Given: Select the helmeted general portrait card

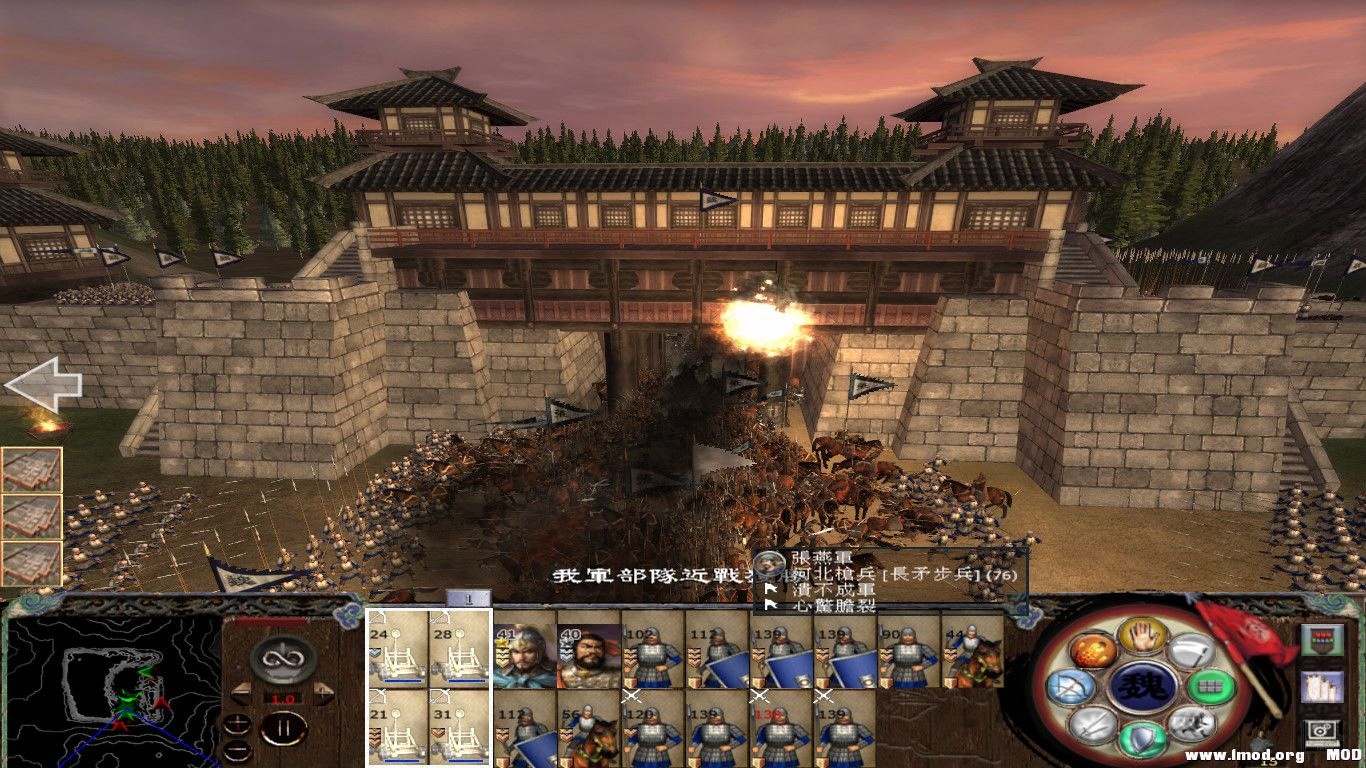Looking at the screenshot, I should pyautogui.click(x=525, y=655).
